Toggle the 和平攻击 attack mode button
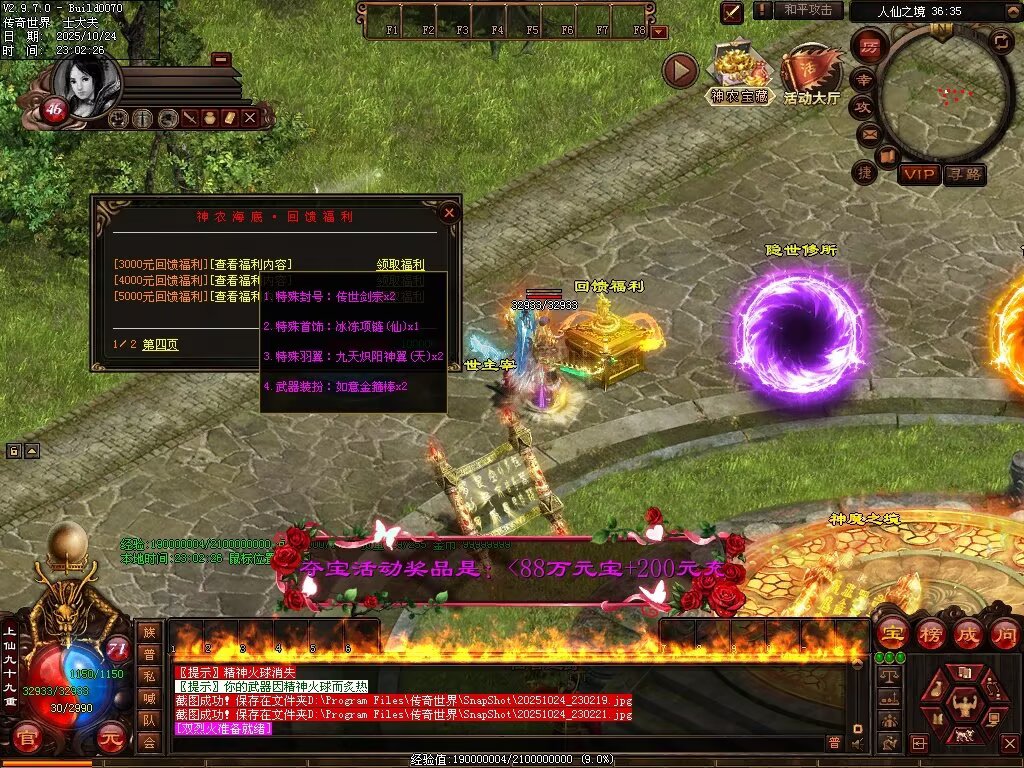1024x768 pixels. [807, 10]
